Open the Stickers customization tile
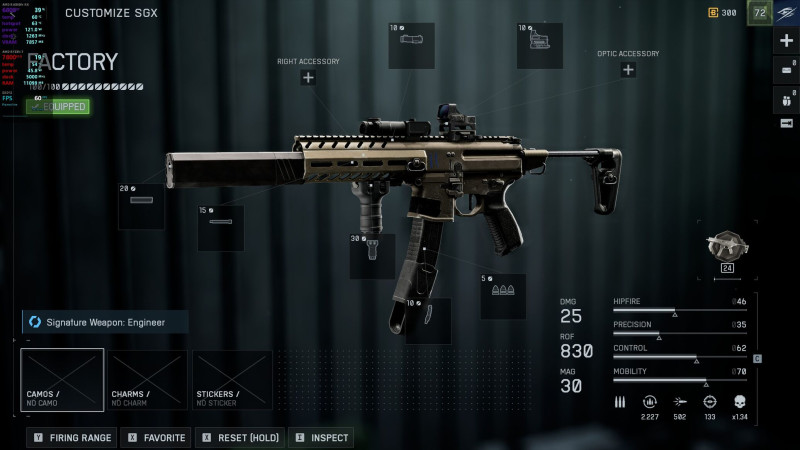Screen dimensions: 800x450 [232, 380]
